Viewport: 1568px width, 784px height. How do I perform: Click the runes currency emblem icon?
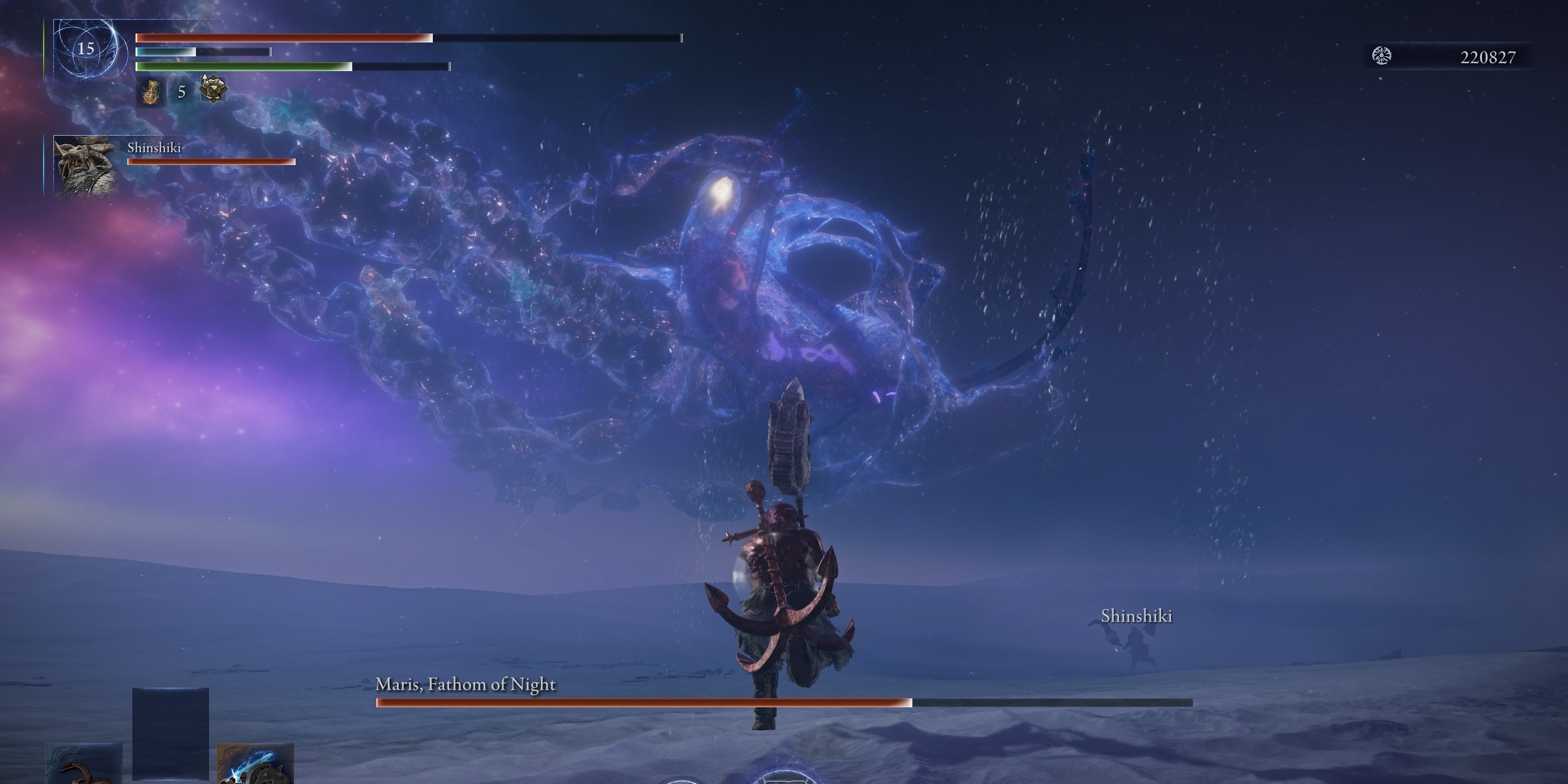coord(1382,56)
